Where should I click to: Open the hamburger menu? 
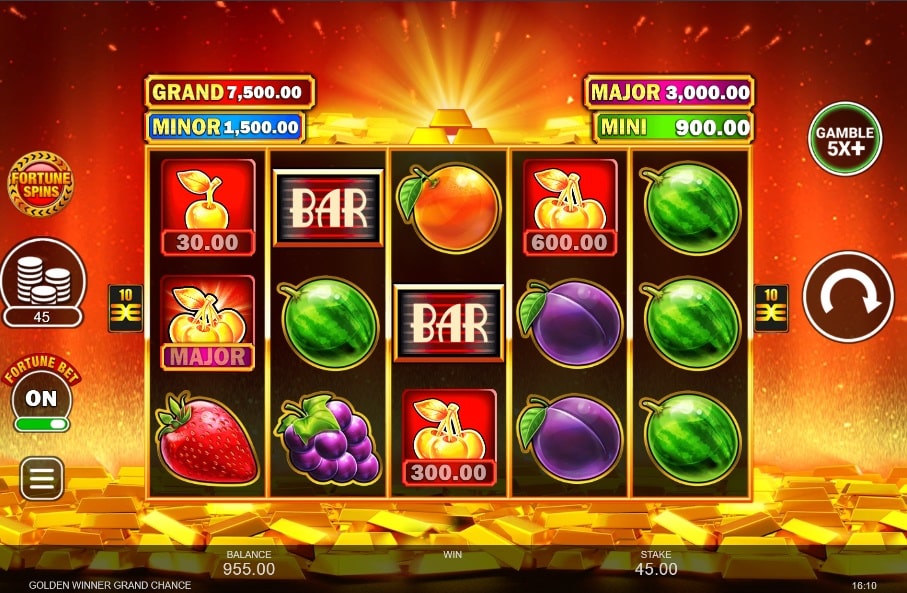point(42,479)
